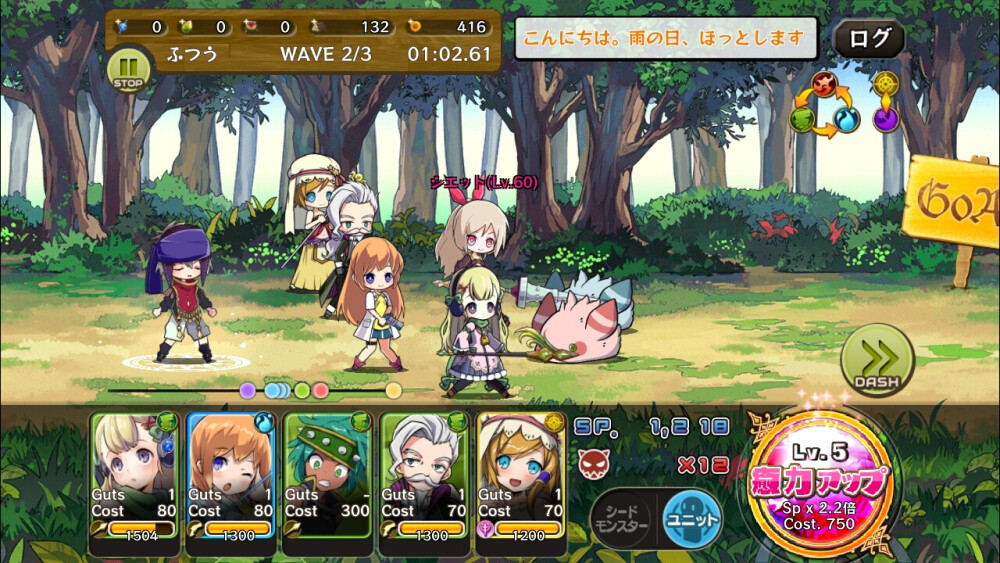
Task: Show the three-element affinity cycle chart
Action: pos(825,104)
